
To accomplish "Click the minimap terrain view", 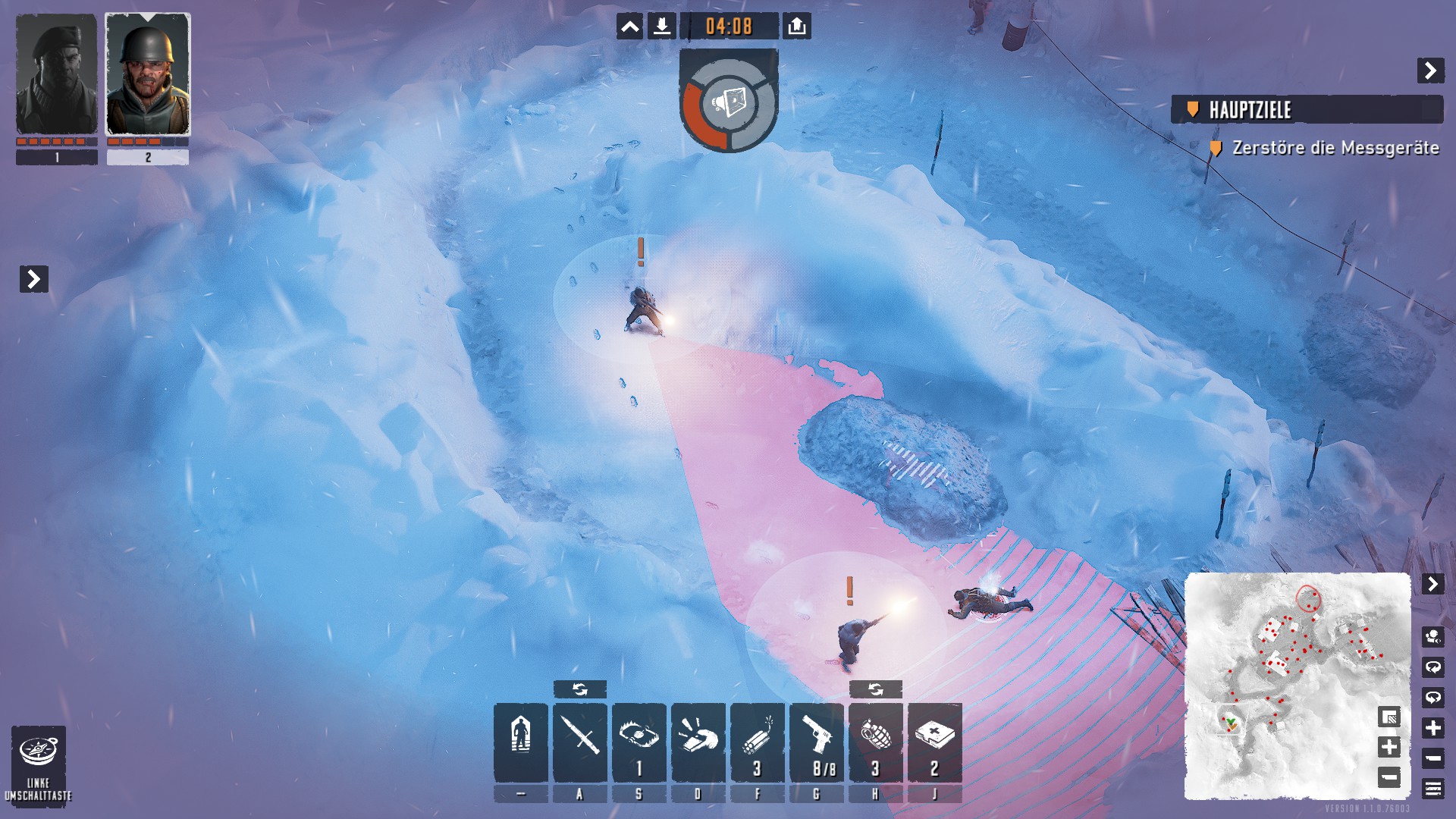I will pyautogui.click(x=1289, y=667).
